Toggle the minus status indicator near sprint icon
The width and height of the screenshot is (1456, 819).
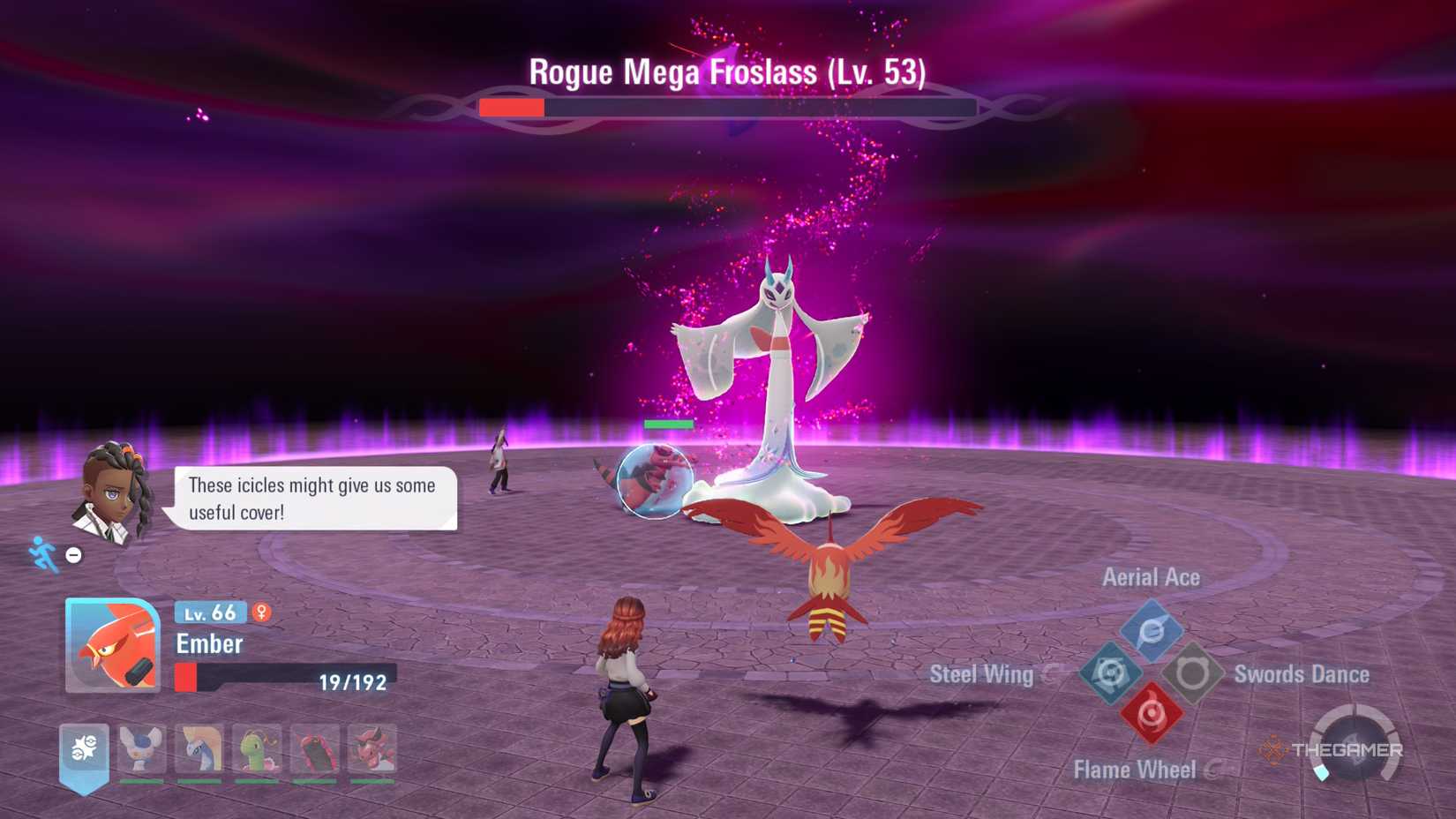[x=73, y=553]
